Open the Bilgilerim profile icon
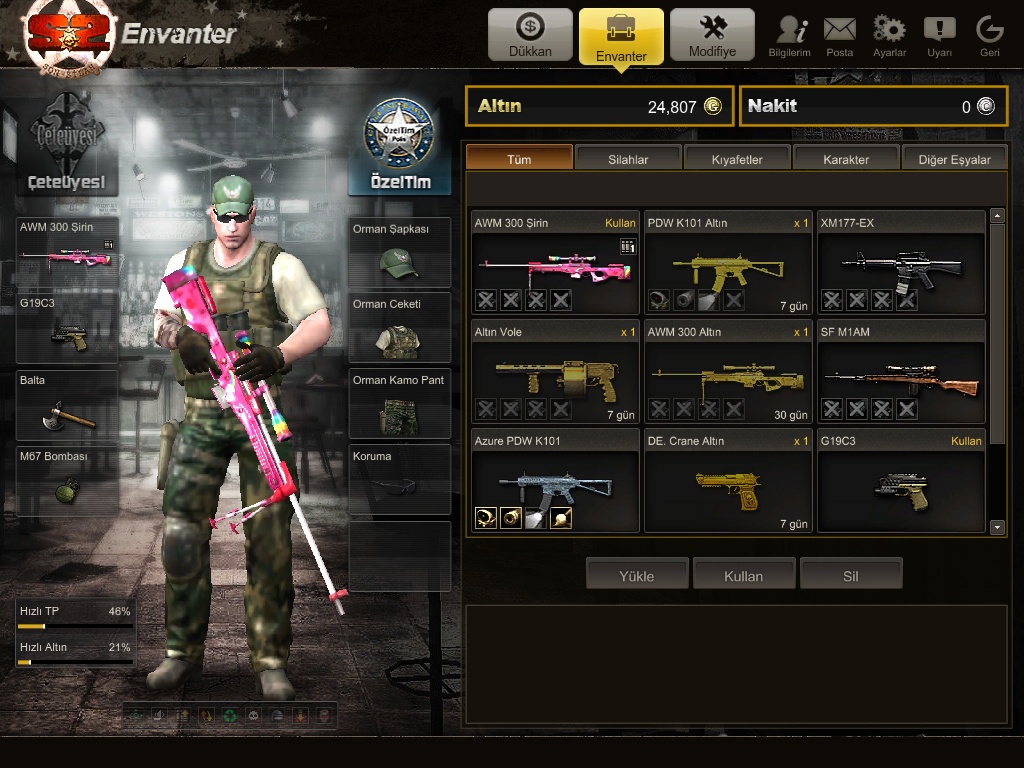Image resolution: width=1024 pixels, height=768 pixels. (789, 35)
